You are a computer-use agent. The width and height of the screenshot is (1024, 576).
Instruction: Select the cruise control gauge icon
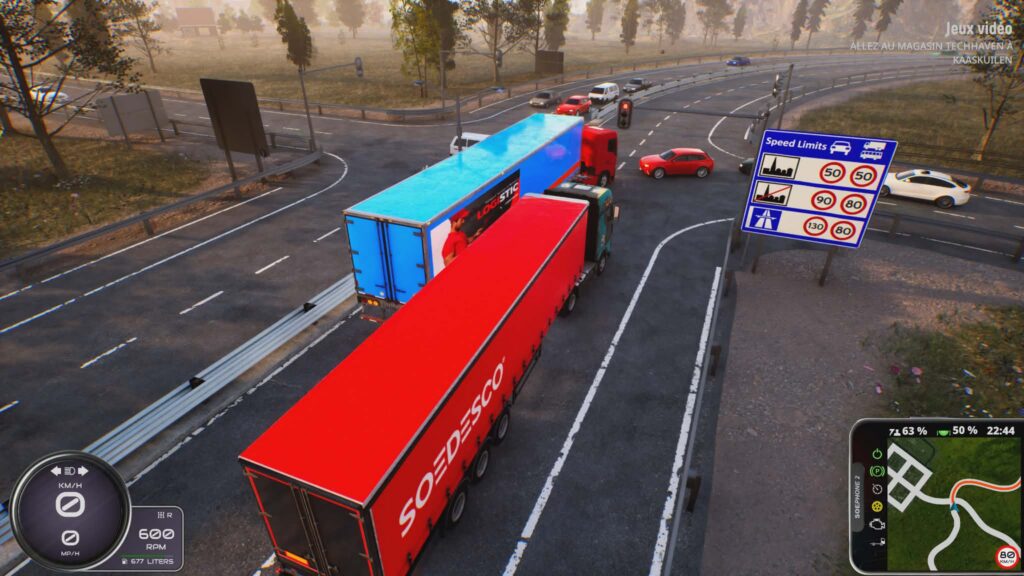click(x=877, y=488)
